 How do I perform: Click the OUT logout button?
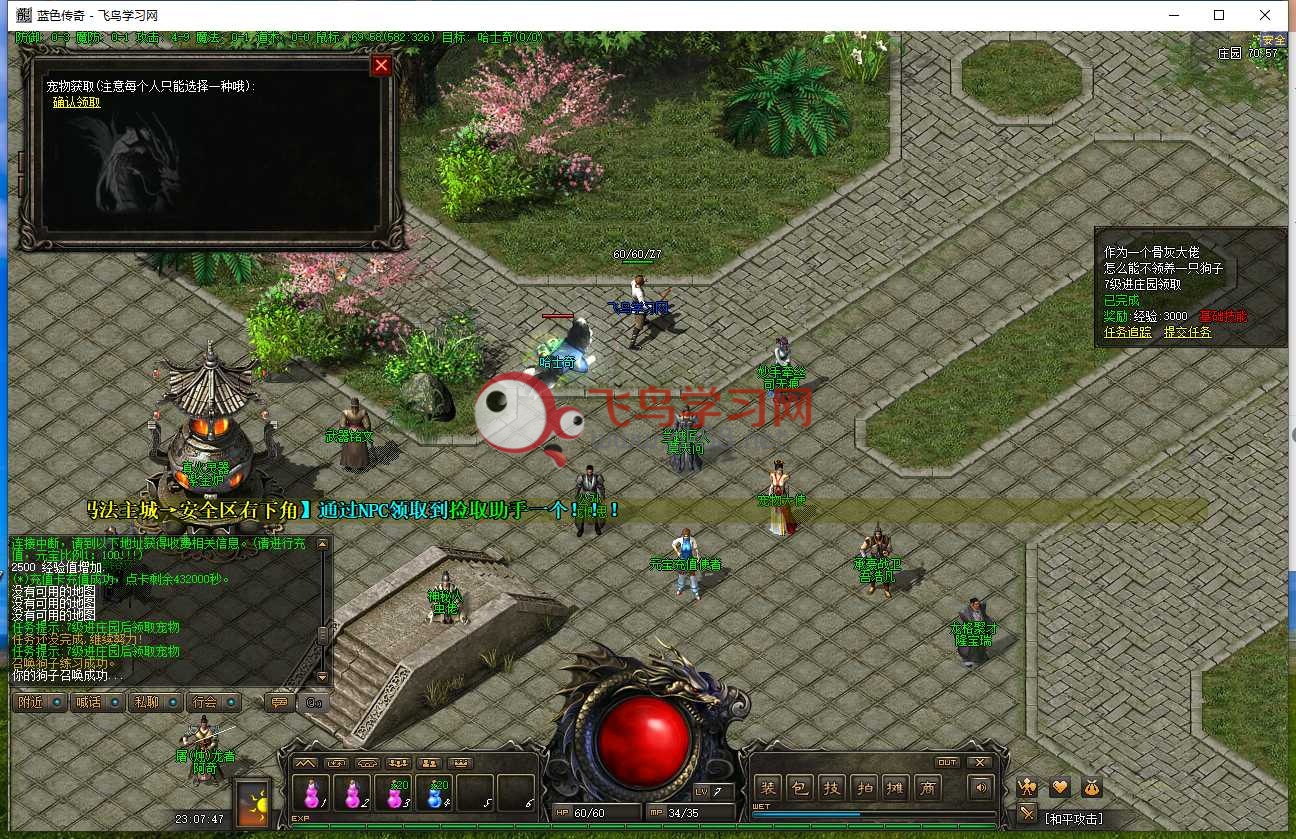click(x=946, y=762)
